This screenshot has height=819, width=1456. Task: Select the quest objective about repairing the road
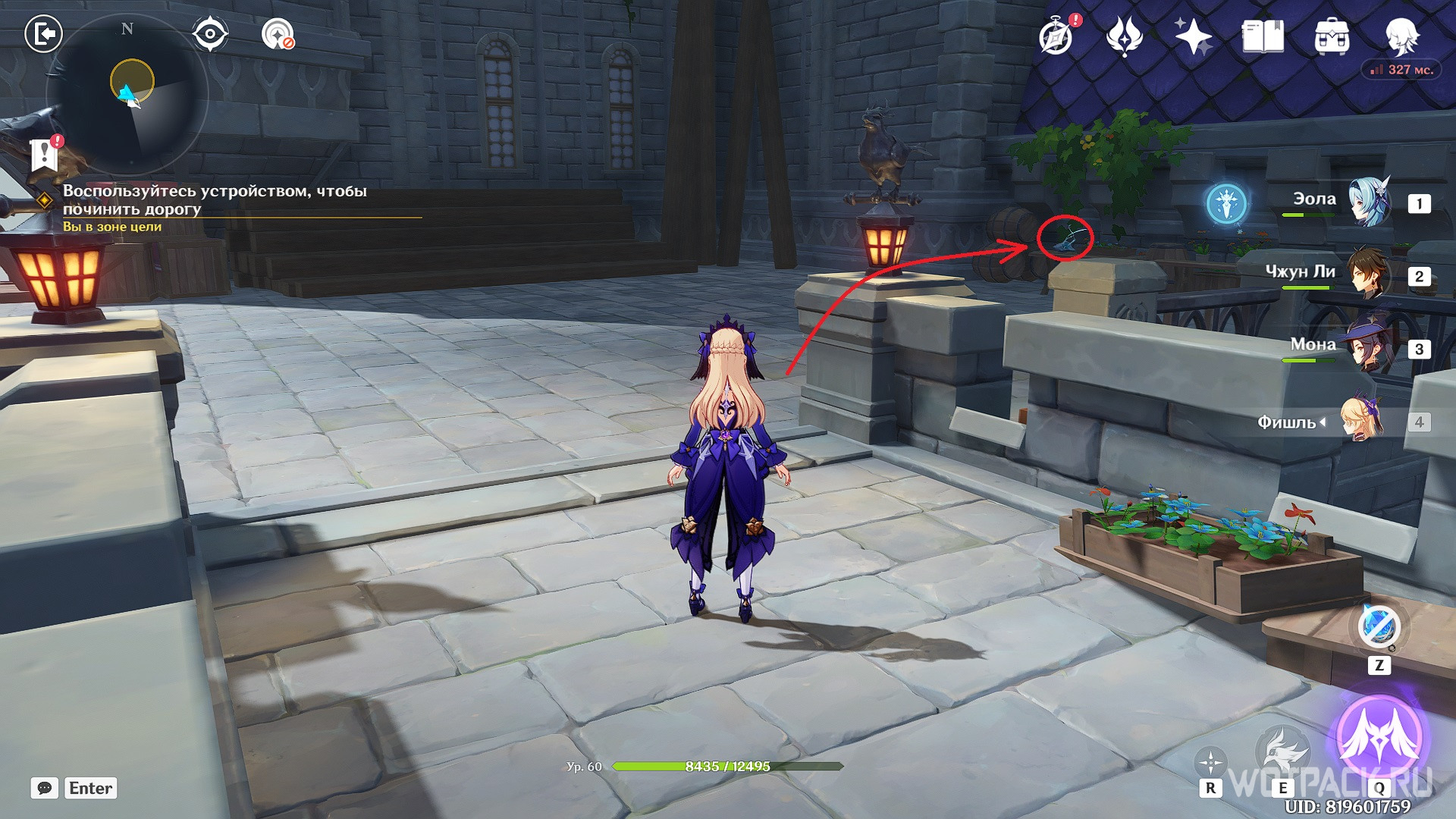tap(215, 200)
